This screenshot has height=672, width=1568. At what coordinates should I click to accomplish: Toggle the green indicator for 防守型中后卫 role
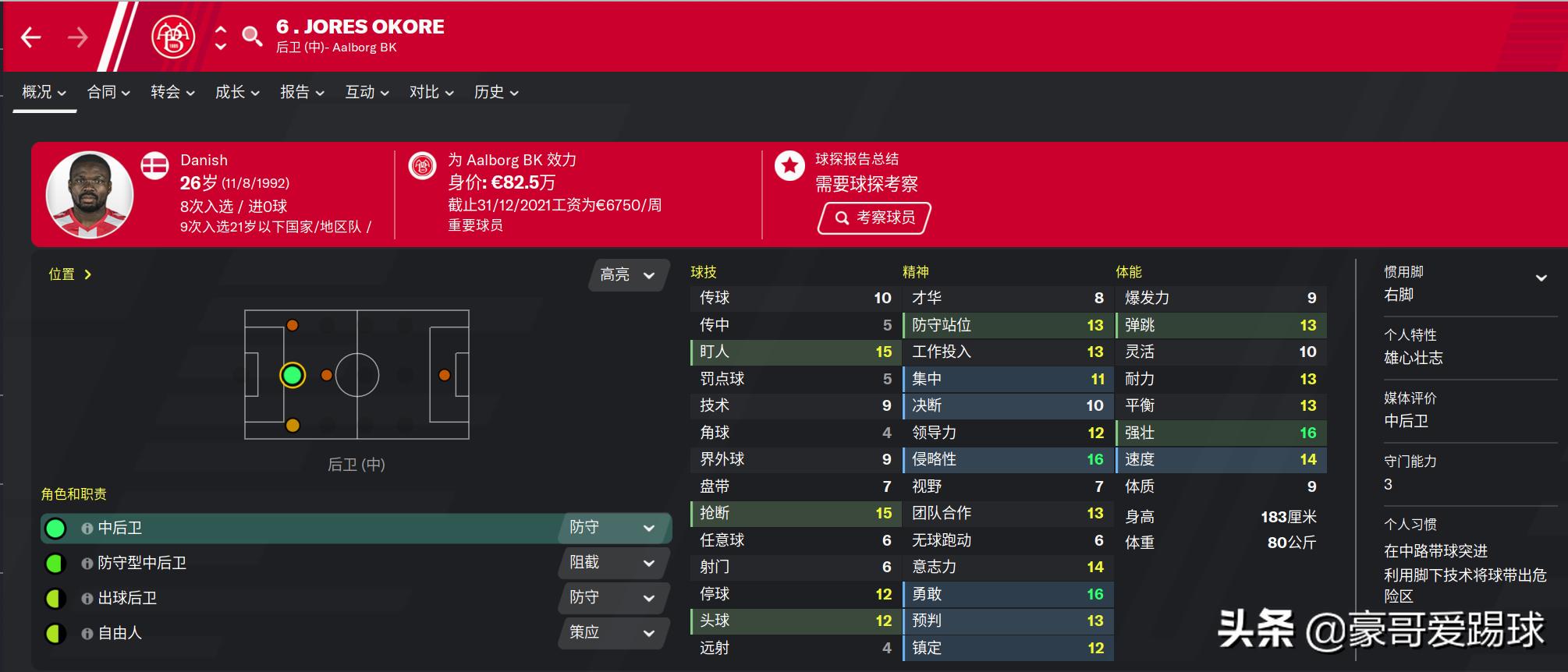click(55, 563)
